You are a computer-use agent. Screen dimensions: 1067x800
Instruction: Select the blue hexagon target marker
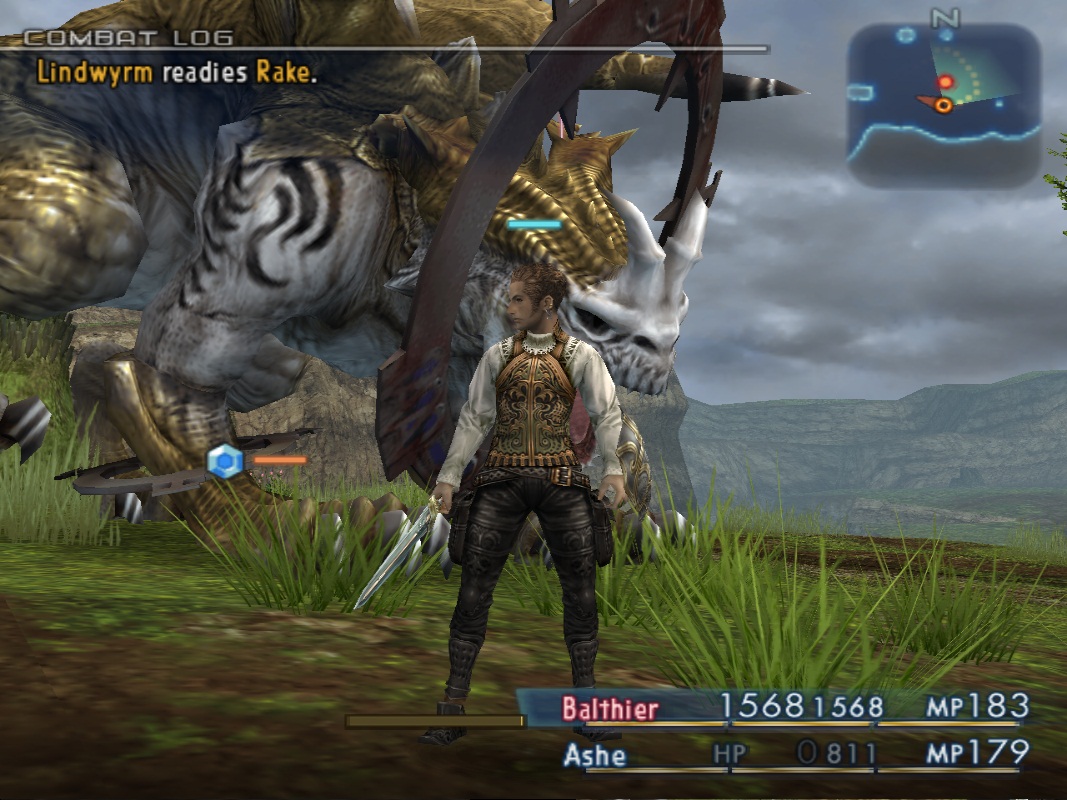(x=225, y=461)
